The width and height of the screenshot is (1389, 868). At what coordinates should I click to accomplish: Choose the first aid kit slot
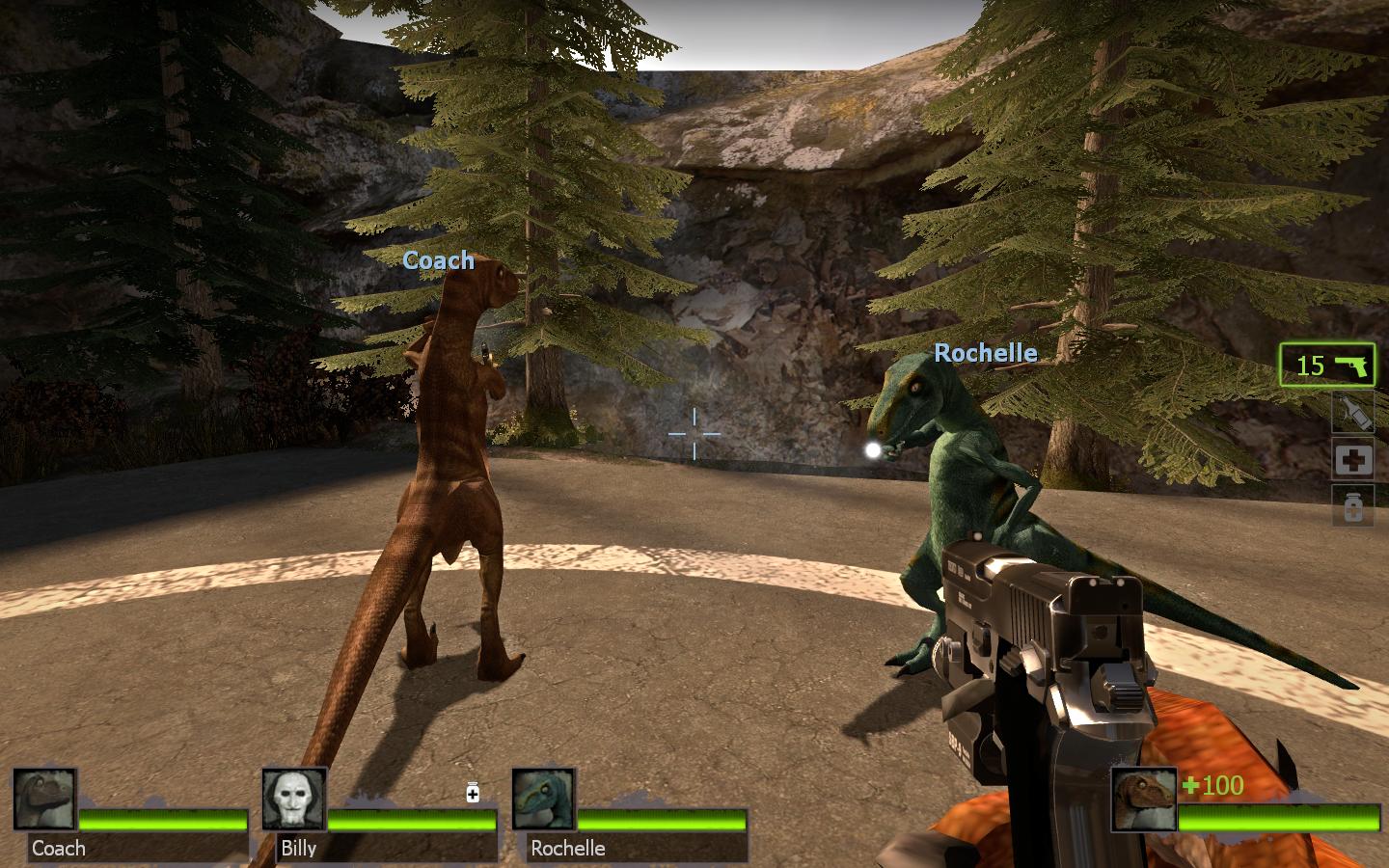click(1352, 459)
